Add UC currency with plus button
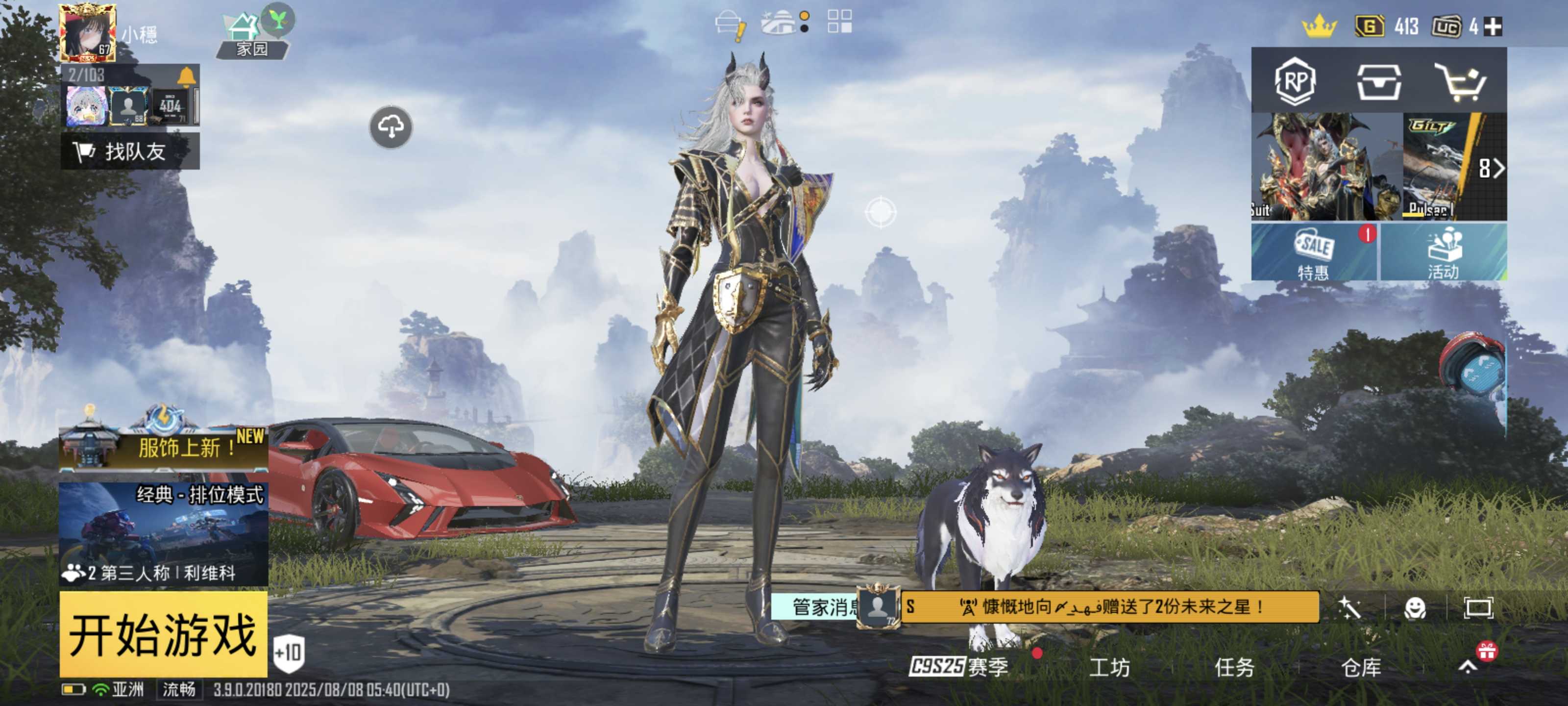Viewport: 1568px width, 706px height. 1493,27
